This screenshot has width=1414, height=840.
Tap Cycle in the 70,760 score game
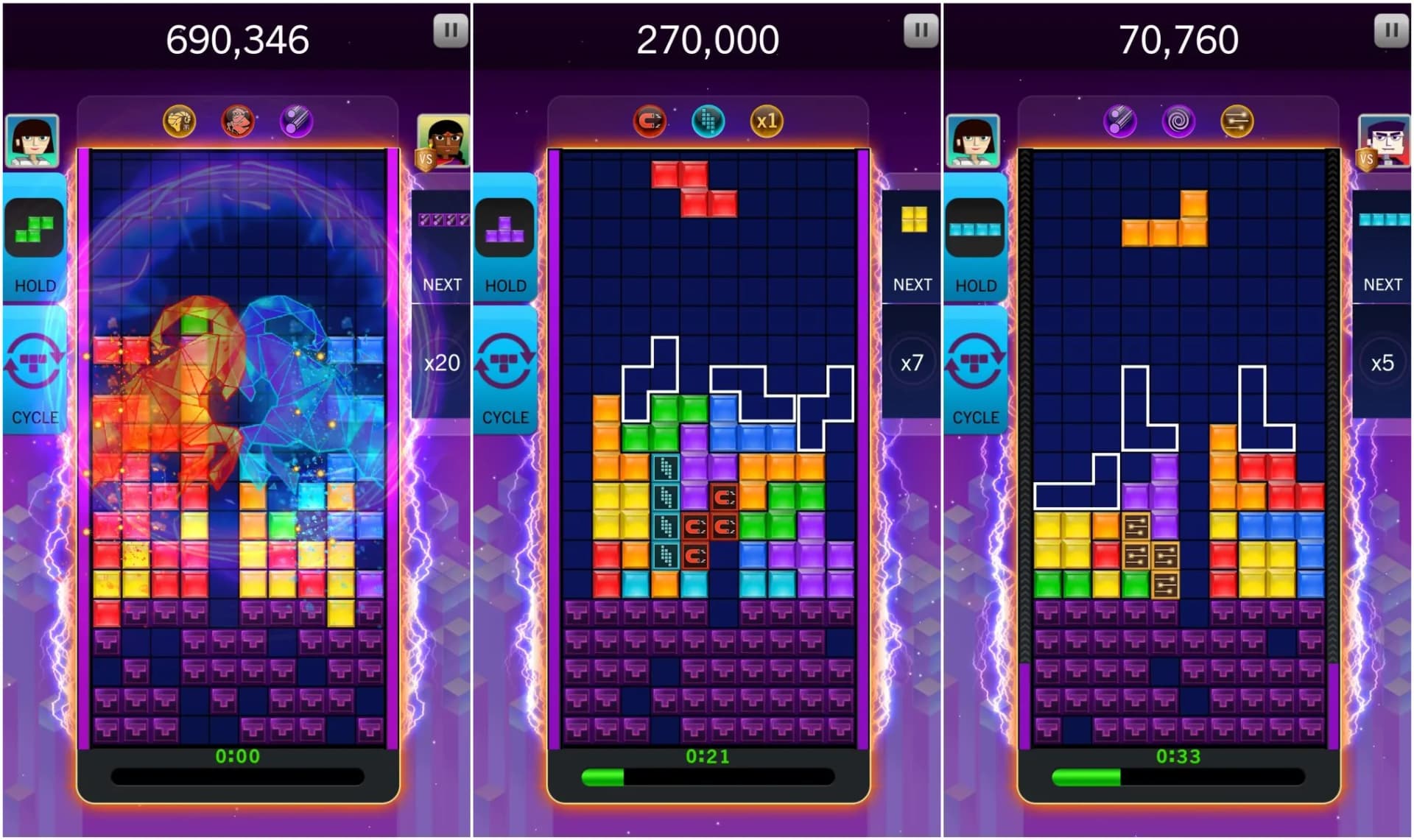coord(975,370)
